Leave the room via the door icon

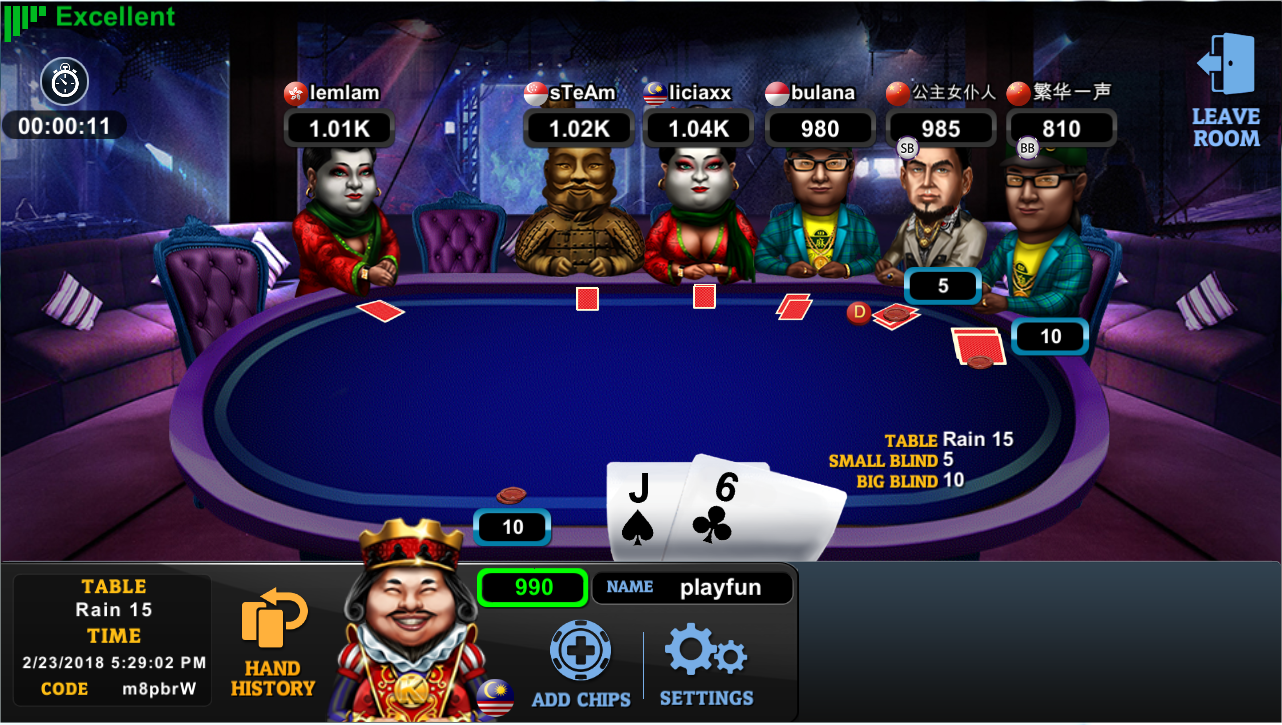[x=1225, y=90]
